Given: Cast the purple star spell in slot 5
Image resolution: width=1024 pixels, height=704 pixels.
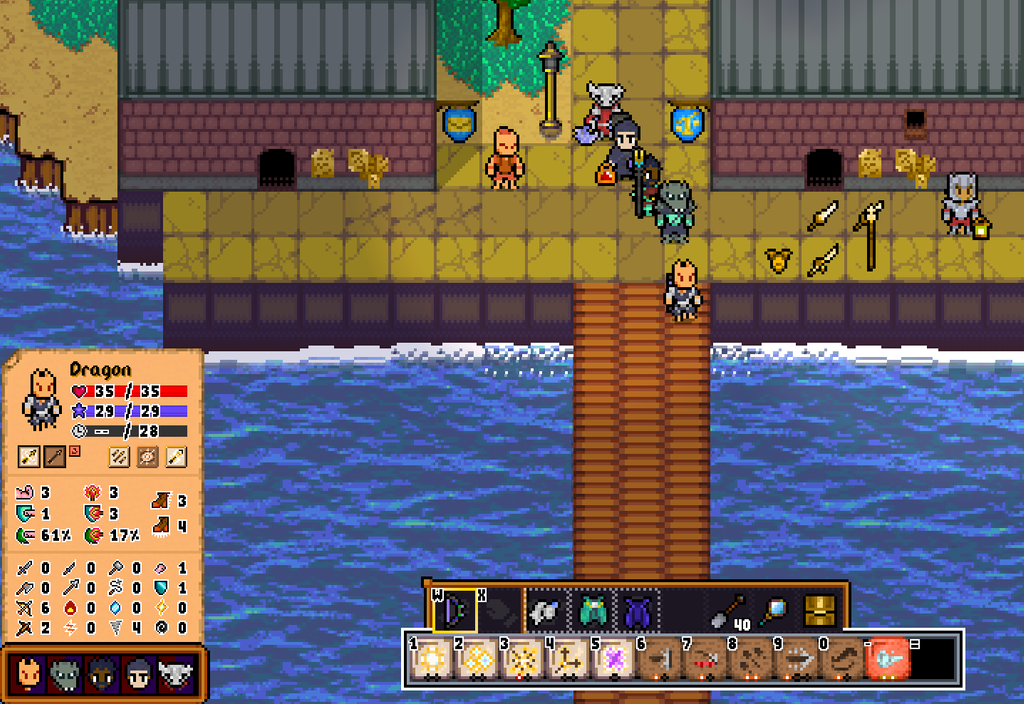Looking at the screenshot, I should pos(613,660).
